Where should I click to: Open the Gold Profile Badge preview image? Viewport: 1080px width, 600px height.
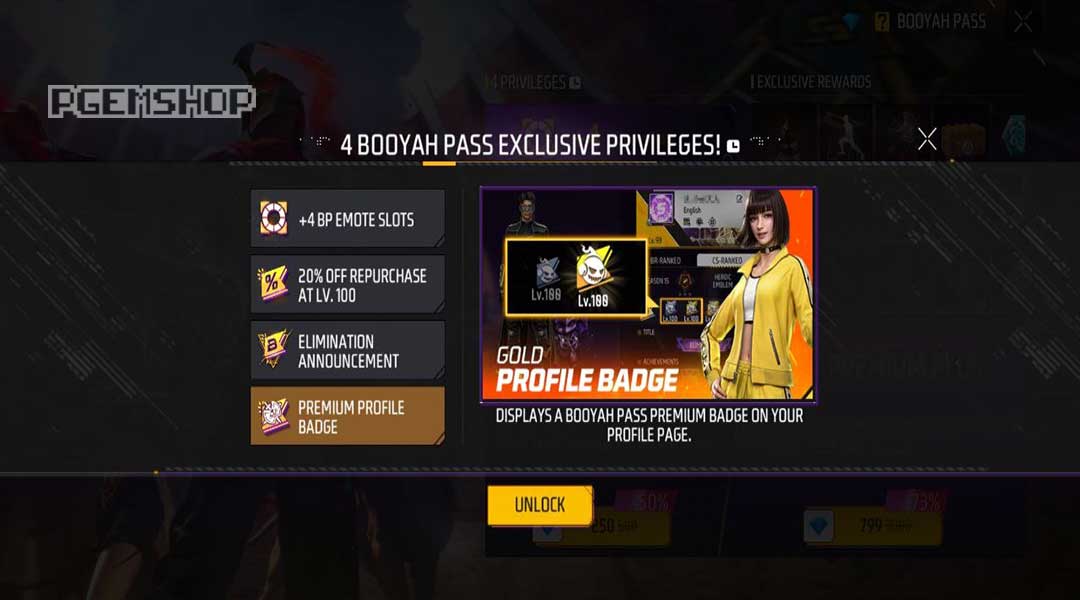[648, 294]
